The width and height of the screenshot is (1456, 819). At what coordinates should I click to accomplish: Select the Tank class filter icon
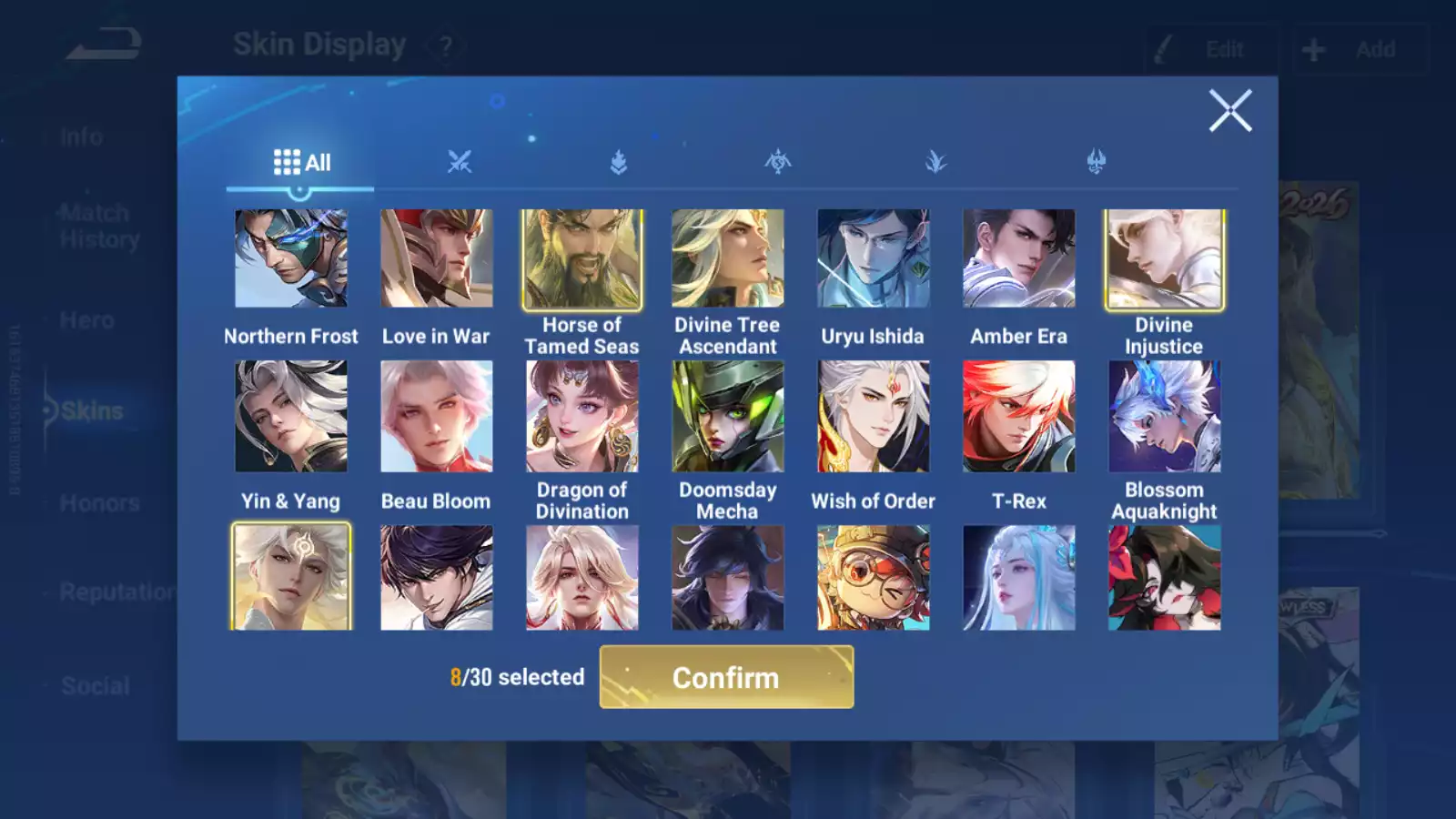tap(617, 162)
